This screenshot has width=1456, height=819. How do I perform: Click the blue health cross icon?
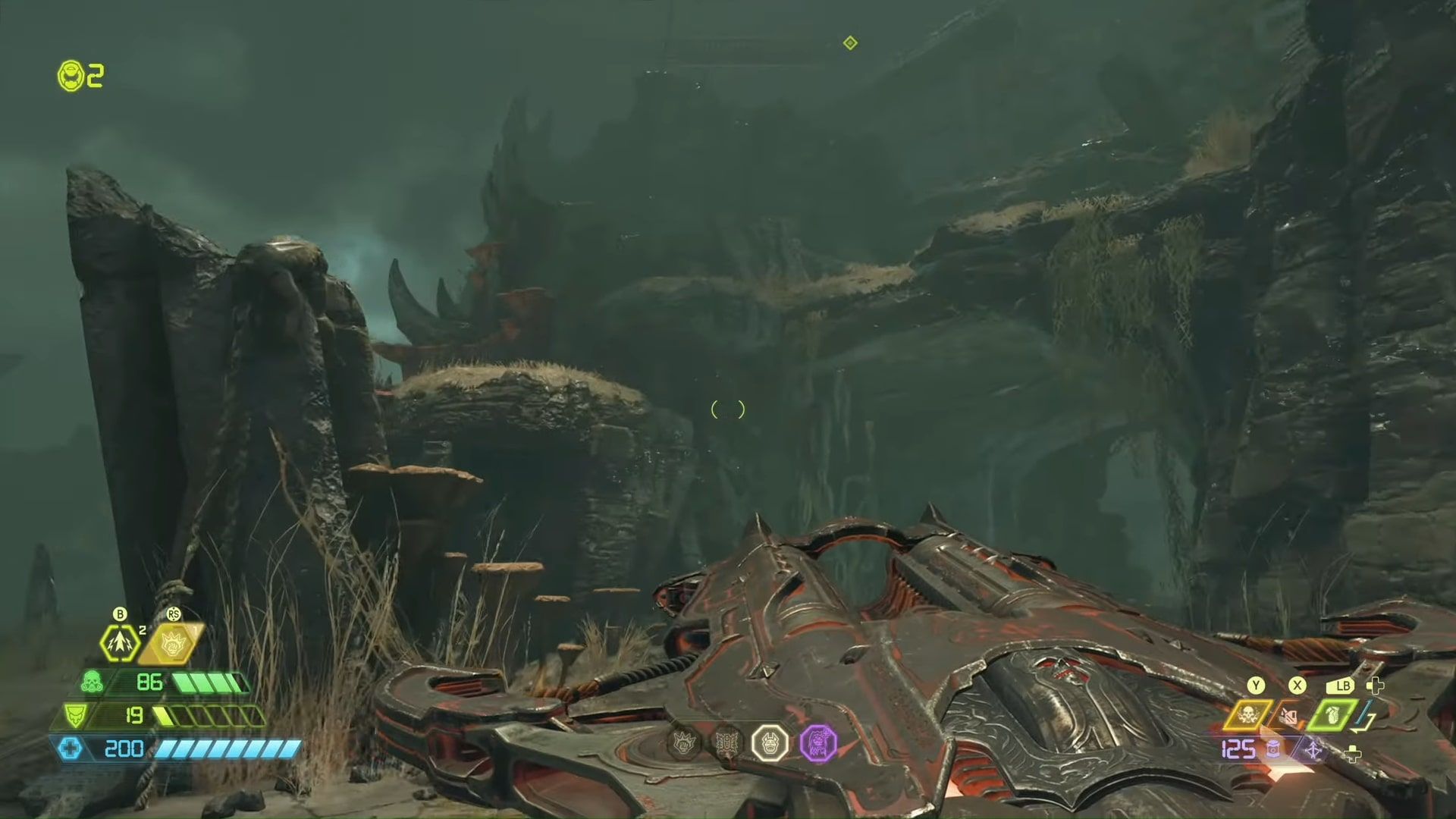71,749
